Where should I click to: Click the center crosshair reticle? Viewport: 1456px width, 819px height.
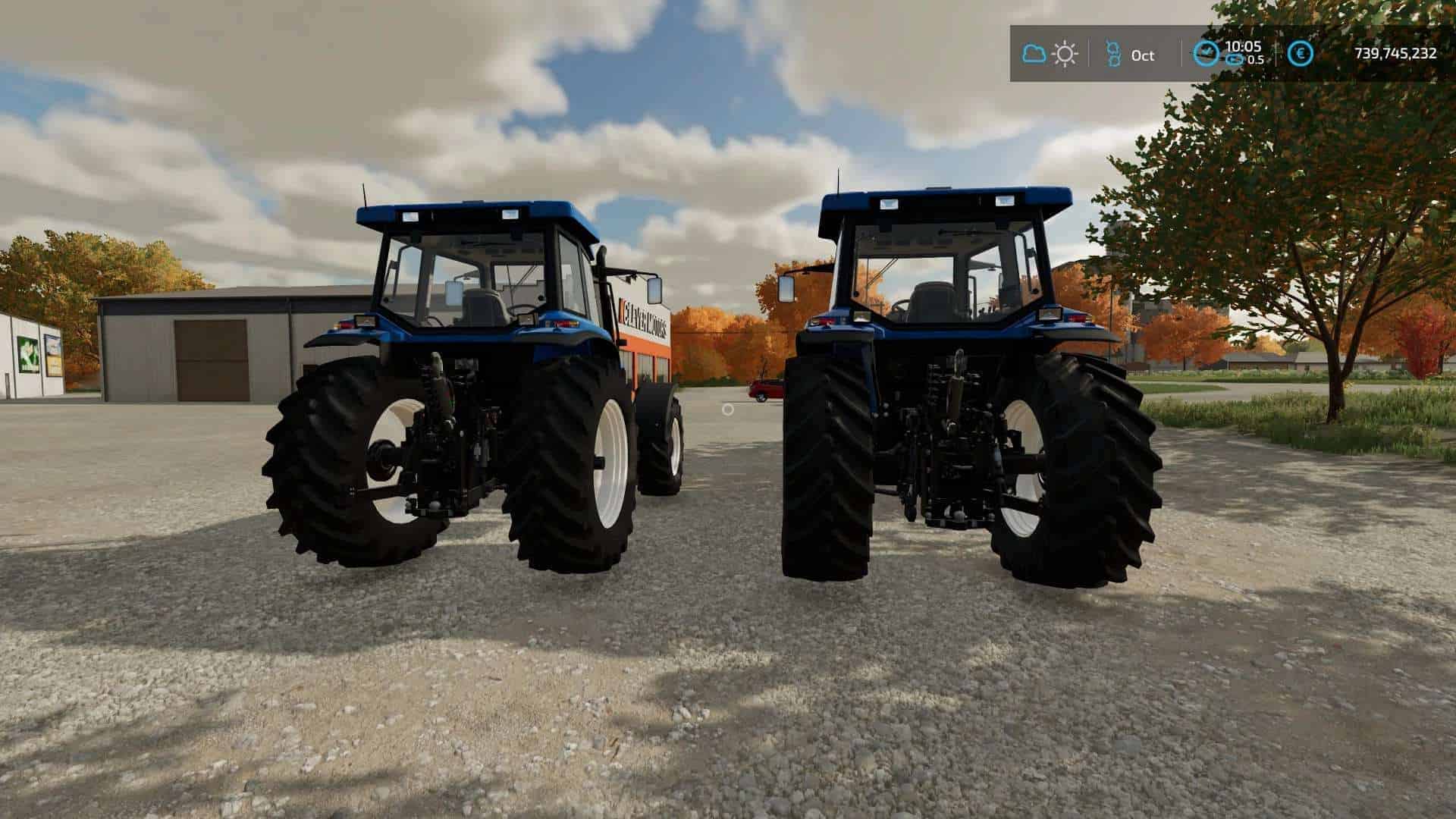click(729, 409)
